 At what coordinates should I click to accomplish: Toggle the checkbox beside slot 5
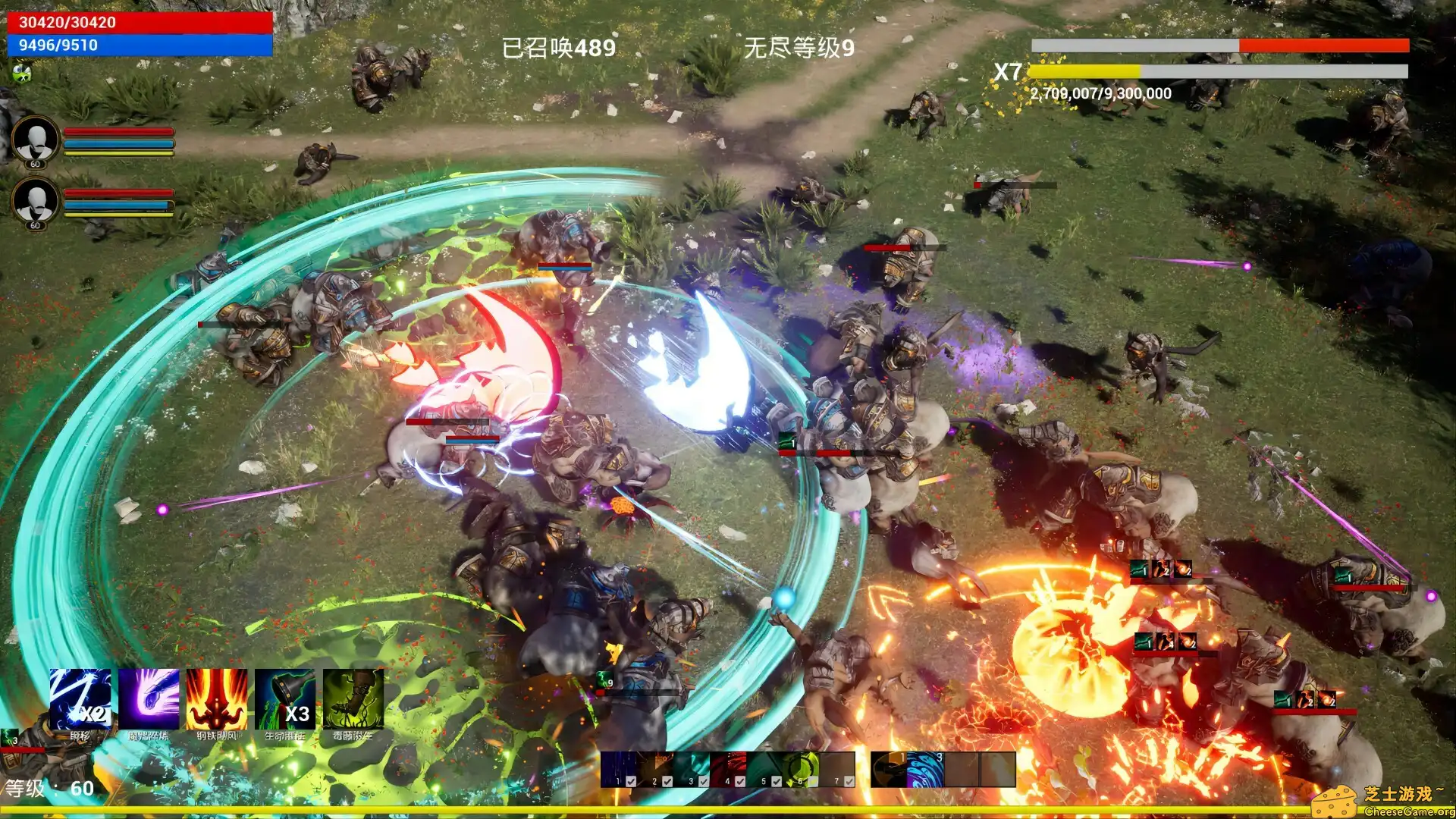pyautogui.click(x=776, y=780)
